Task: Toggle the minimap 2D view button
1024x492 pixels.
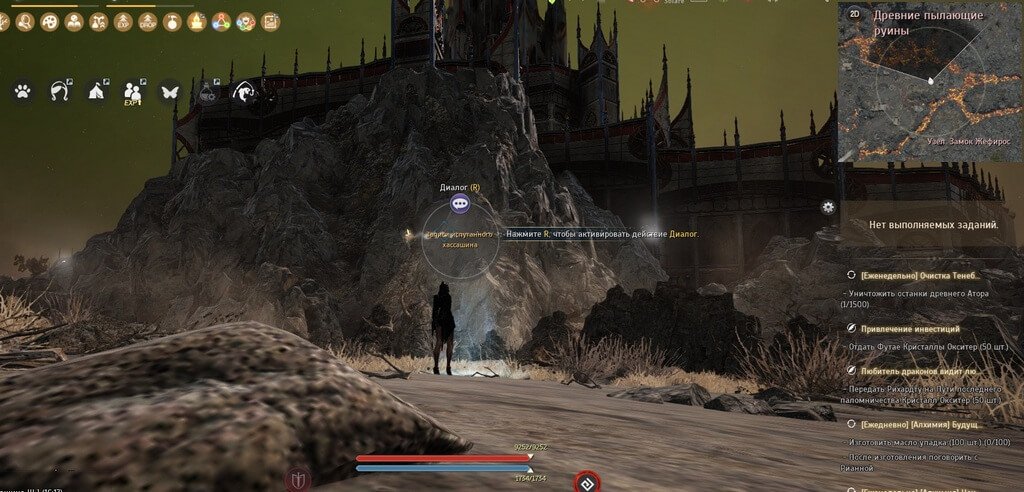Action: click(854, 15)
